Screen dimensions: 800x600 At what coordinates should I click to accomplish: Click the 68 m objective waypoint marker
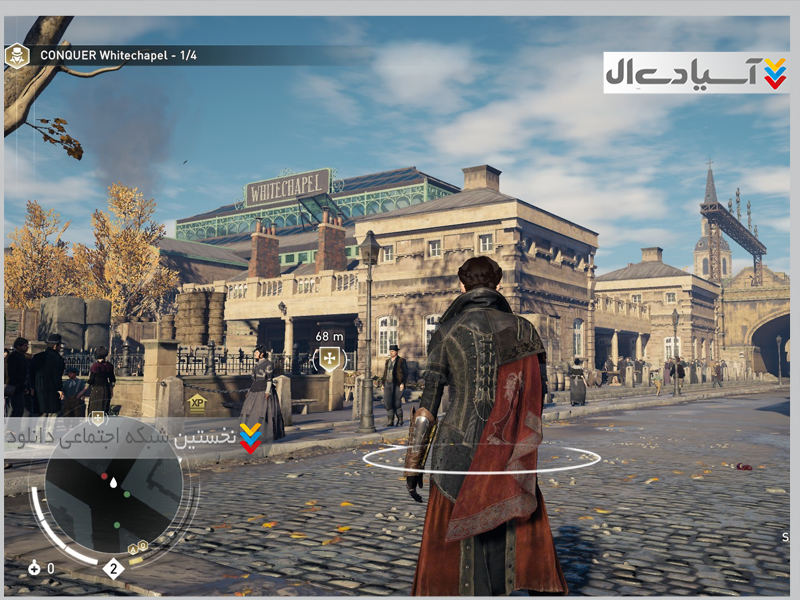pos(329,359)
